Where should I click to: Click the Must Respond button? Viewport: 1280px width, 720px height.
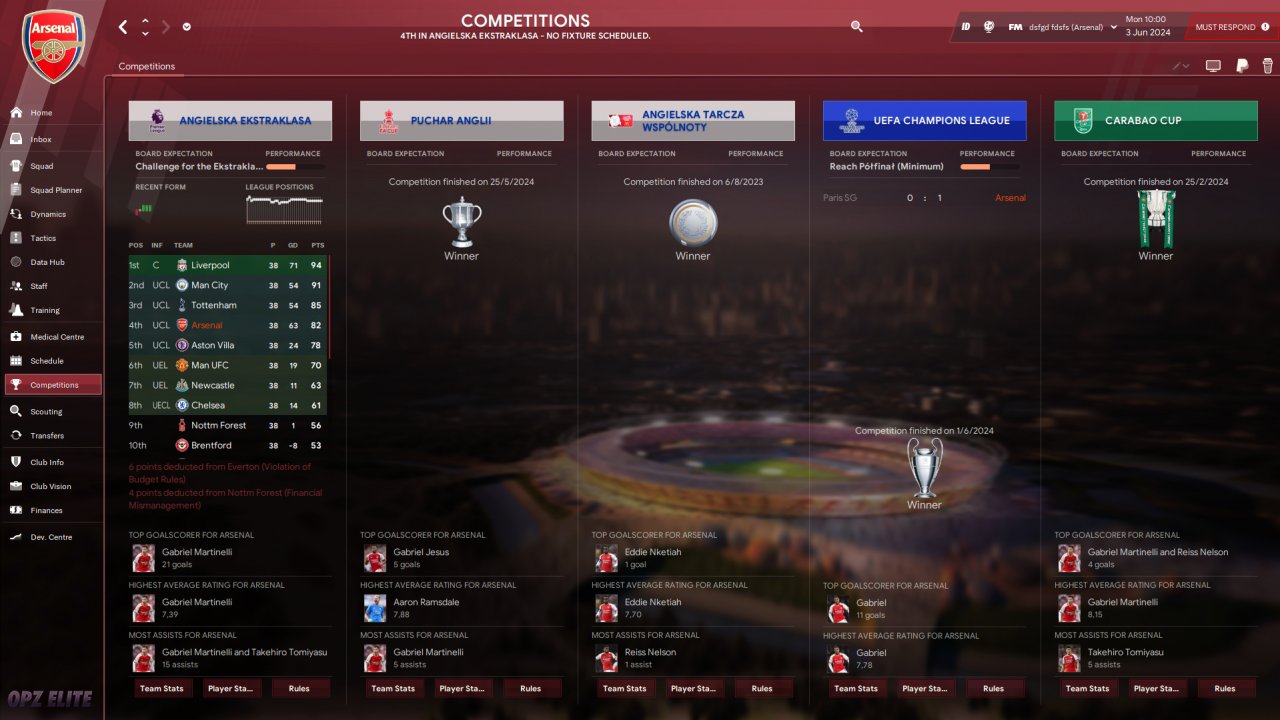(x=1231, y=27)
